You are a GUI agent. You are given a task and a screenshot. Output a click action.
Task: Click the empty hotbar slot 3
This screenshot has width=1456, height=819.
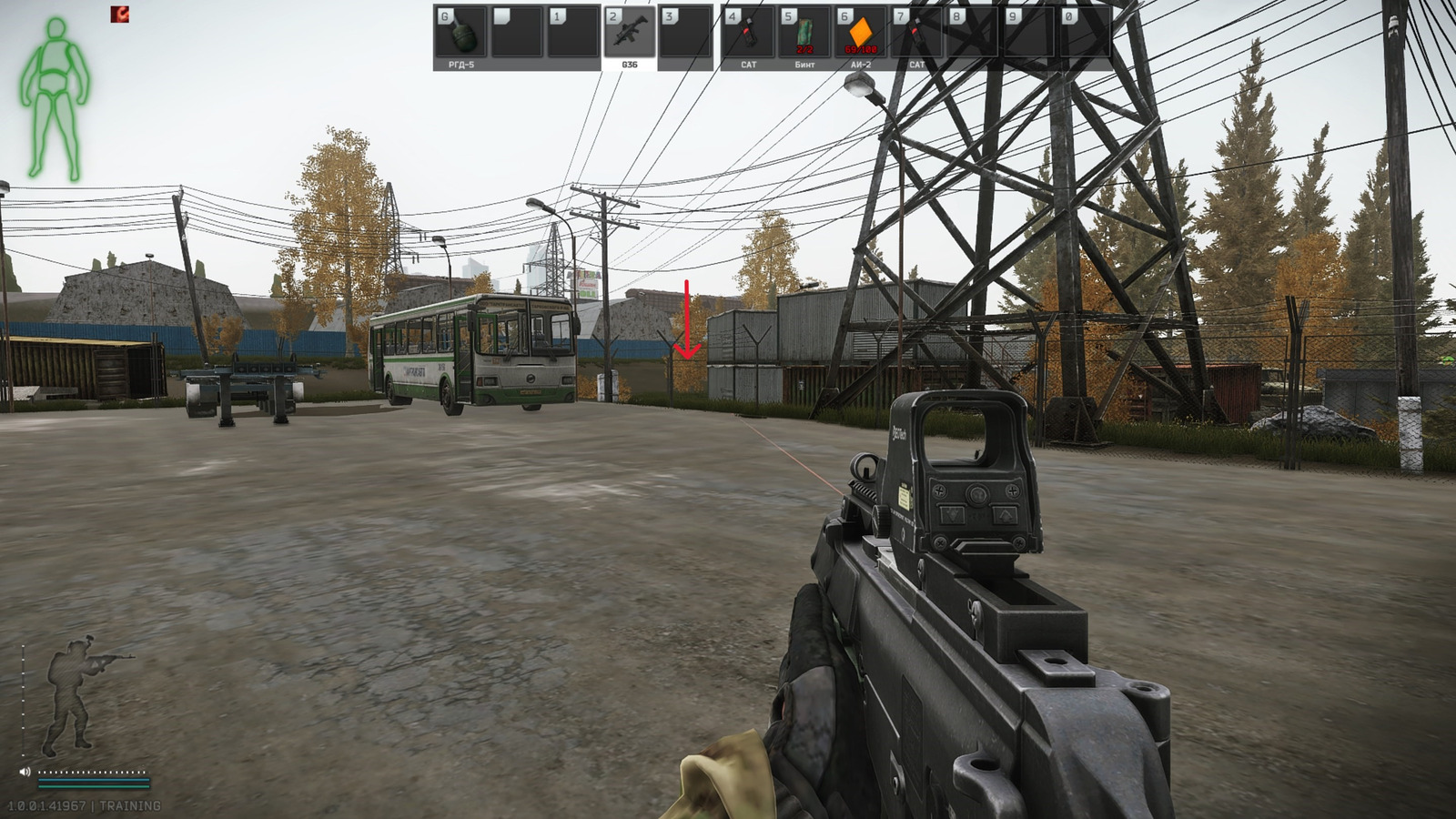point(685,30)
